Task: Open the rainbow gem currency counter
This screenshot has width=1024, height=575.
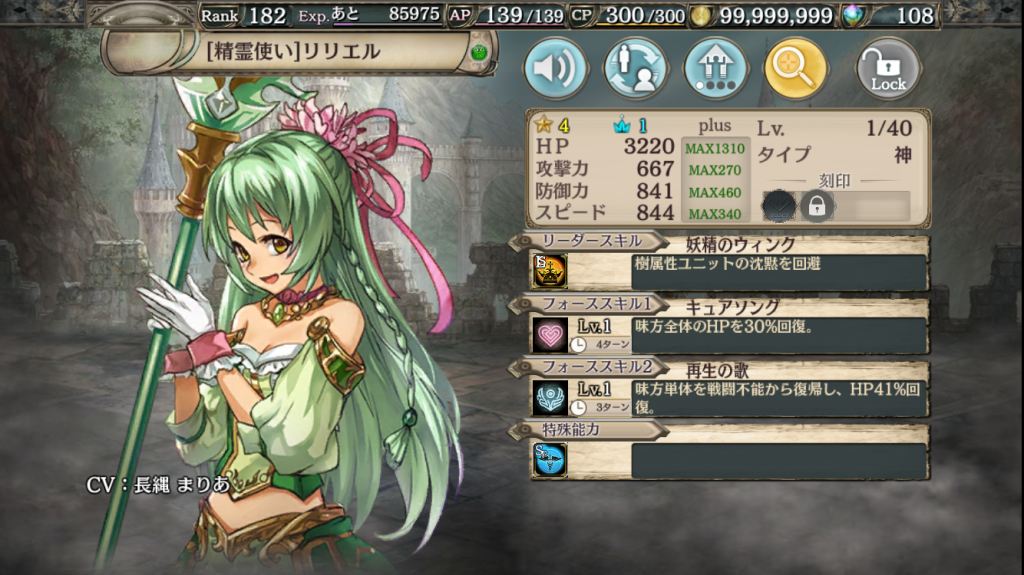Action: tap(891, 15)
